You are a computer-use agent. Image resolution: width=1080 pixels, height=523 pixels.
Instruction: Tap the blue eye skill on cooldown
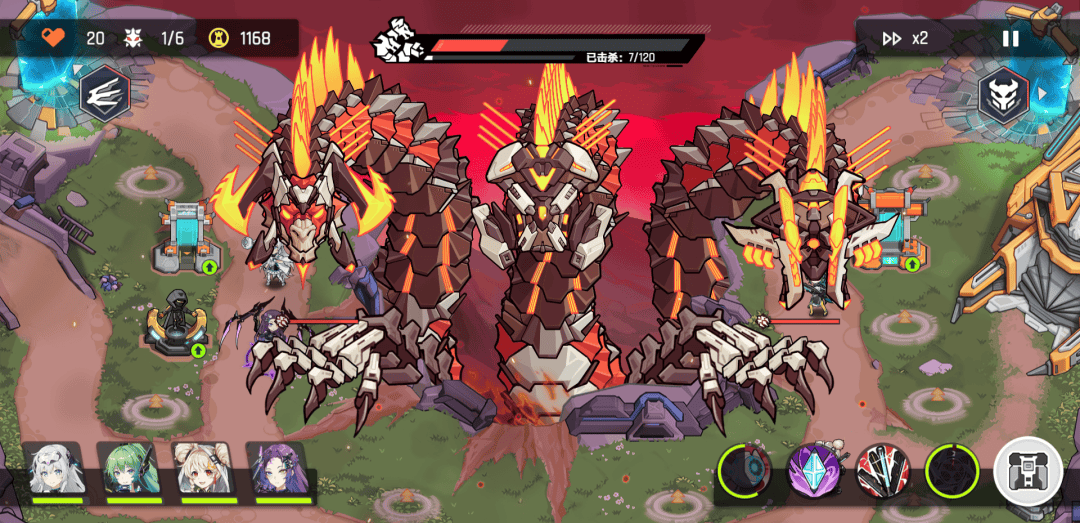[x=746, y=470]
